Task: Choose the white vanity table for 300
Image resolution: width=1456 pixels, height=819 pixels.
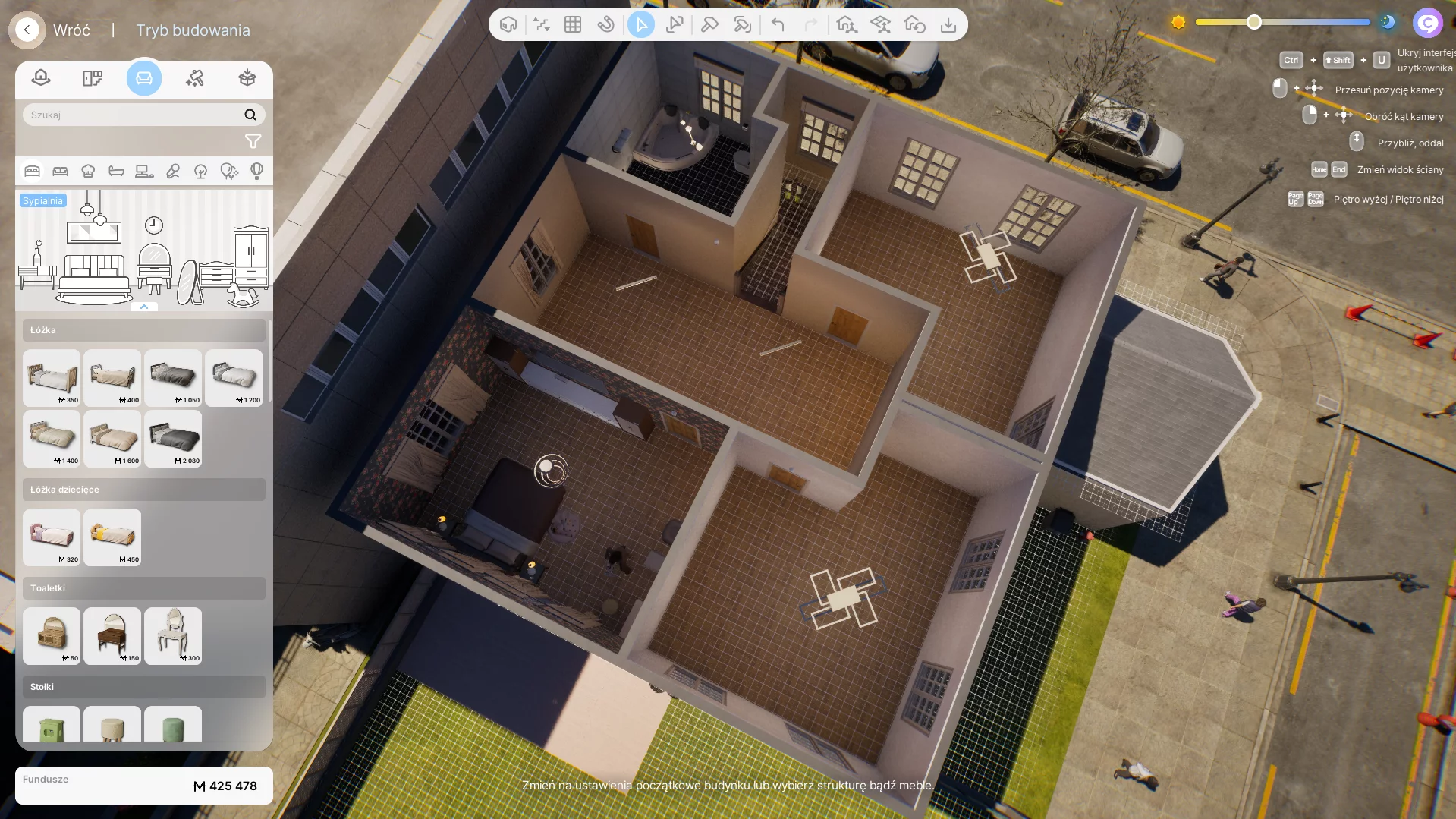Action: click(x=173, y=635)
